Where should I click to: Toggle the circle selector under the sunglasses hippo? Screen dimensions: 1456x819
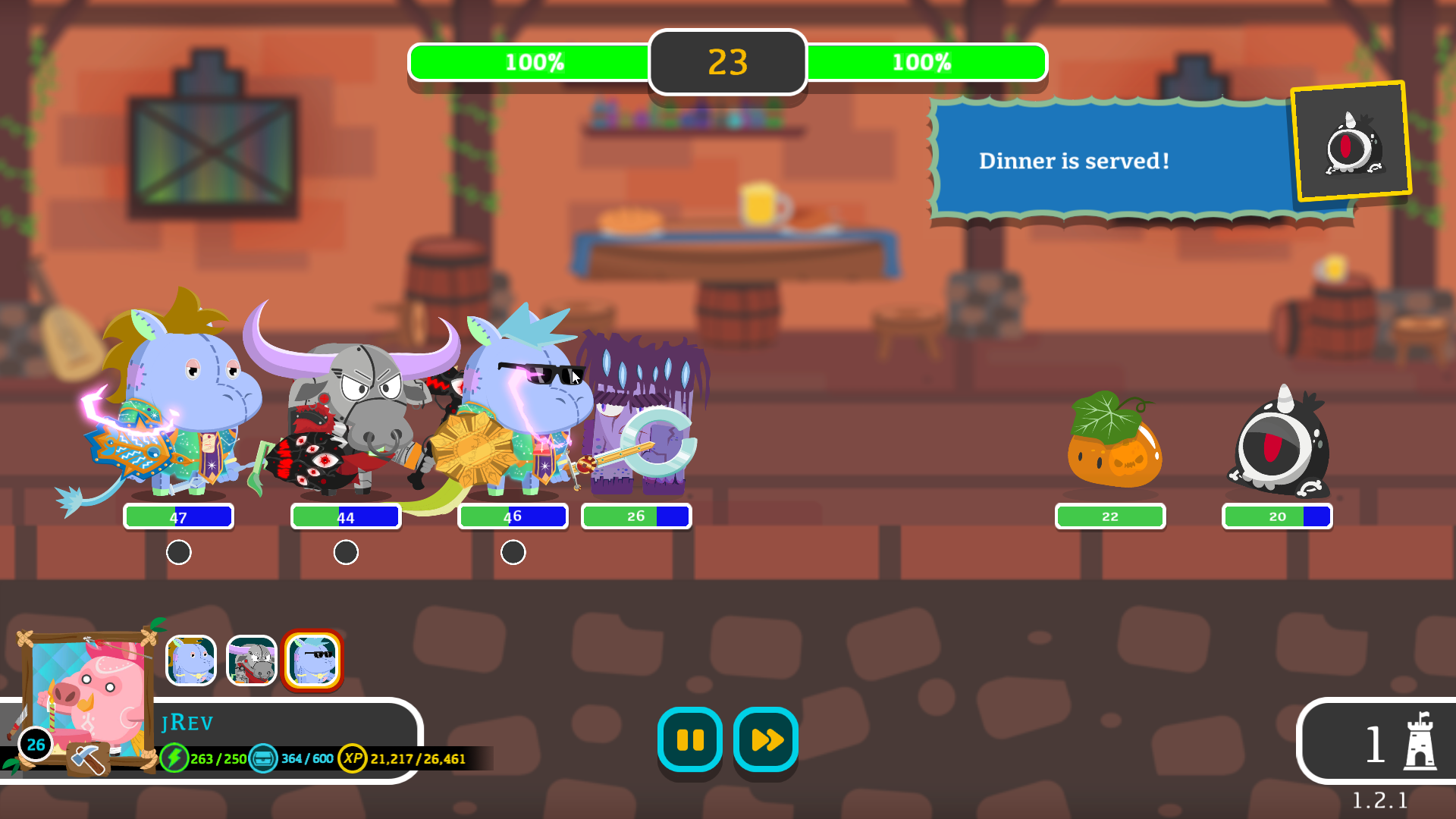(x=513, y=552)
